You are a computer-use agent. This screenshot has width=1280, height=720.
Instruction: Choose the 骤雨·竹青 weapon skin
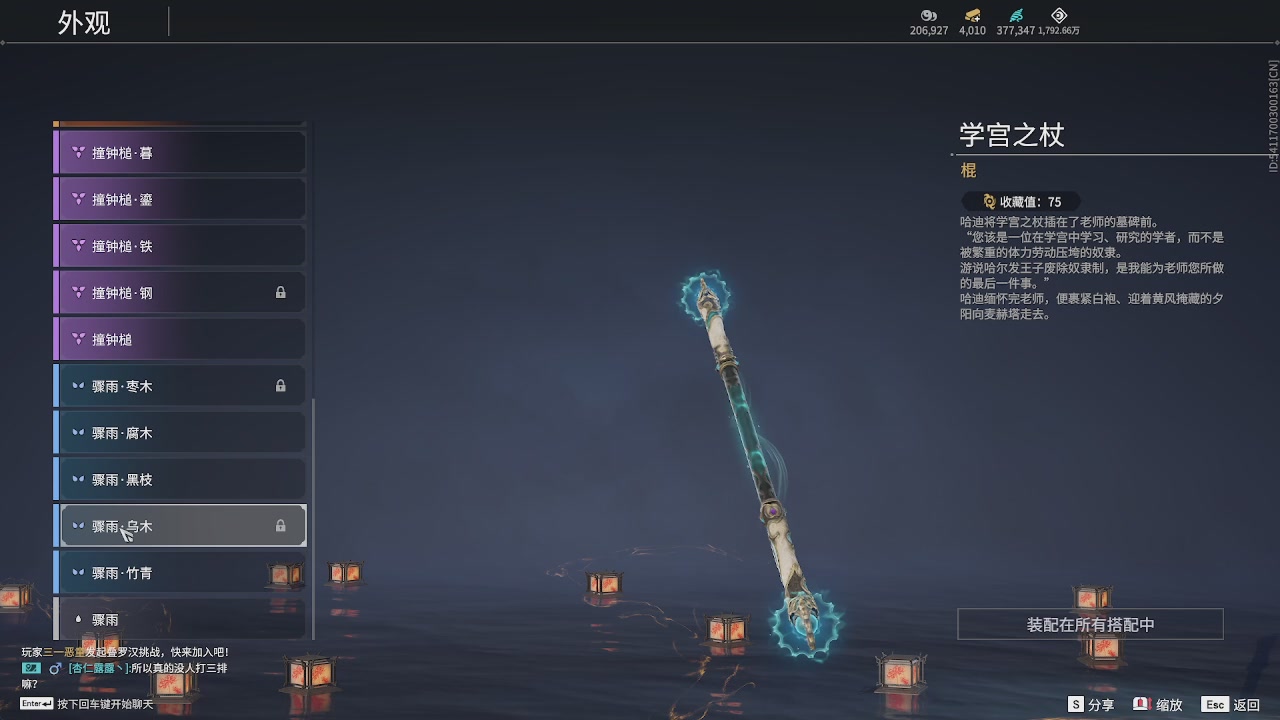click(x=180, y=573)
